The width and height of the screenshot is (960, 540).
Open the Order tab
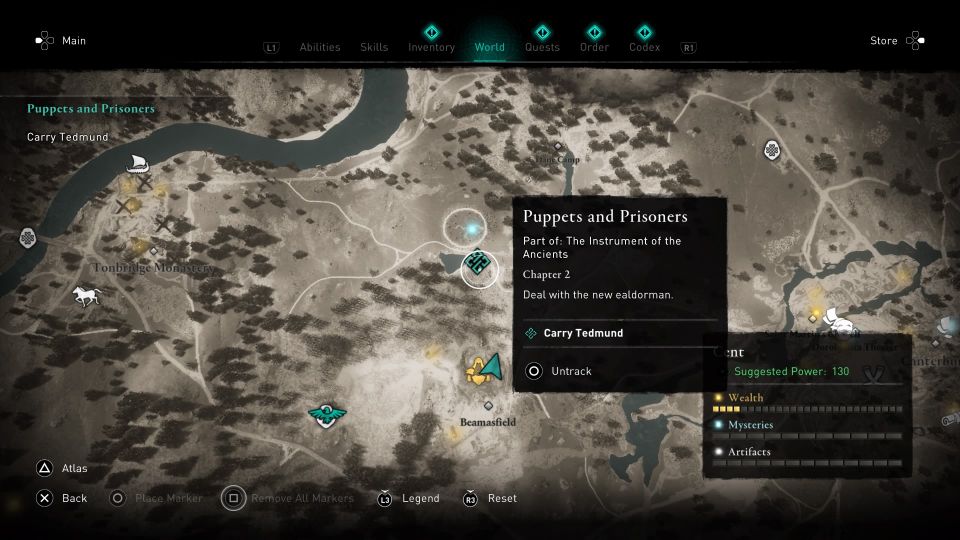[594, 47]
